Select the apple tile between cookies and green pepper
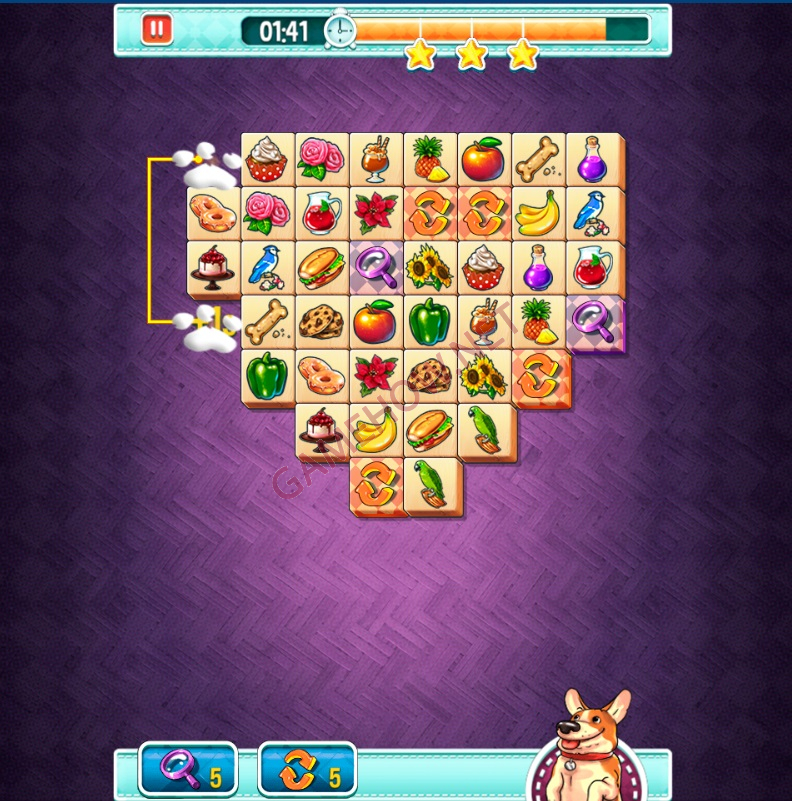This screenshot has height=801, width=792. tap(376, 321)
